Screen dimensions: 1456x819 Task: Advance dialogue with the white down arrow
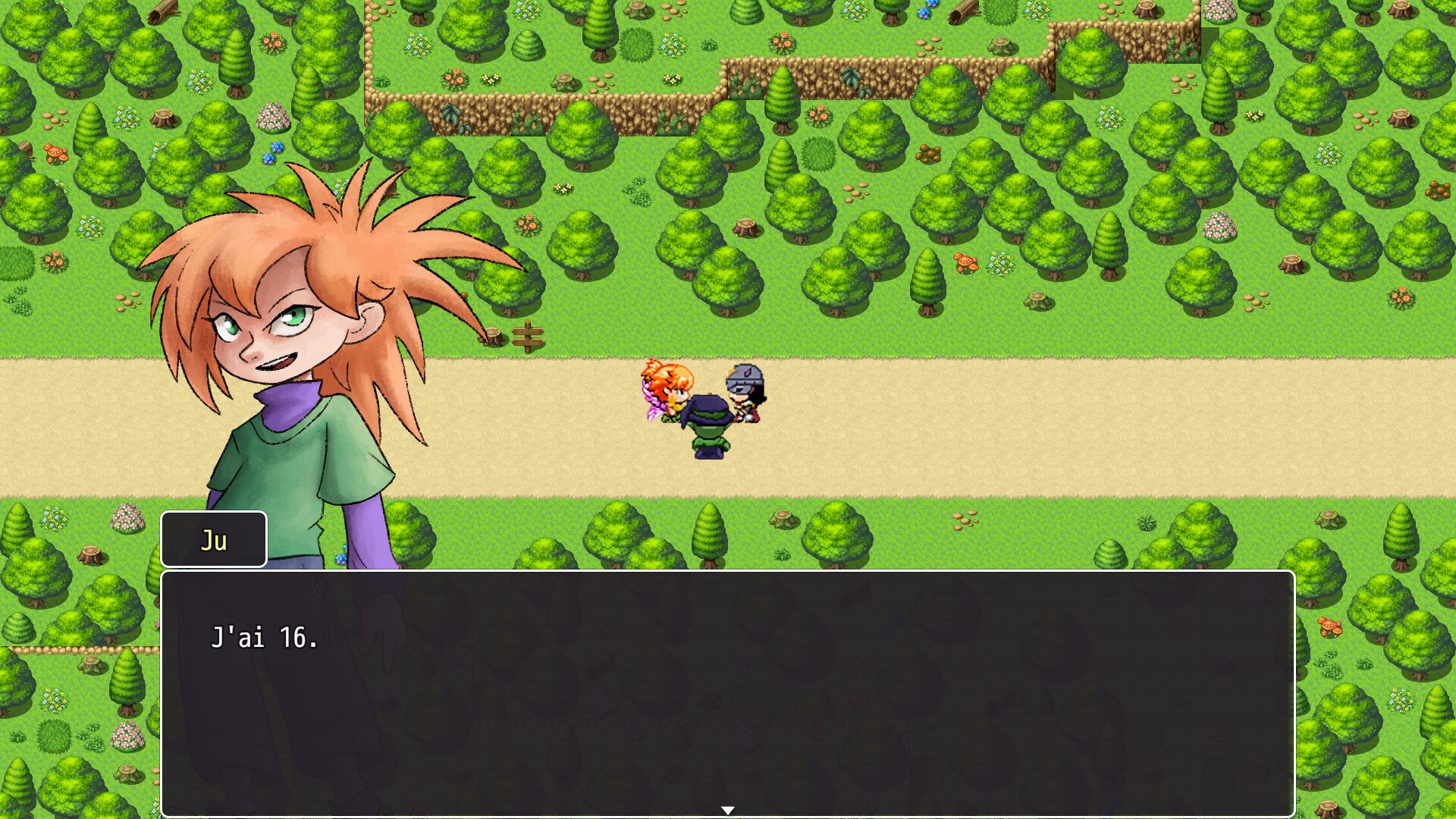727,810
